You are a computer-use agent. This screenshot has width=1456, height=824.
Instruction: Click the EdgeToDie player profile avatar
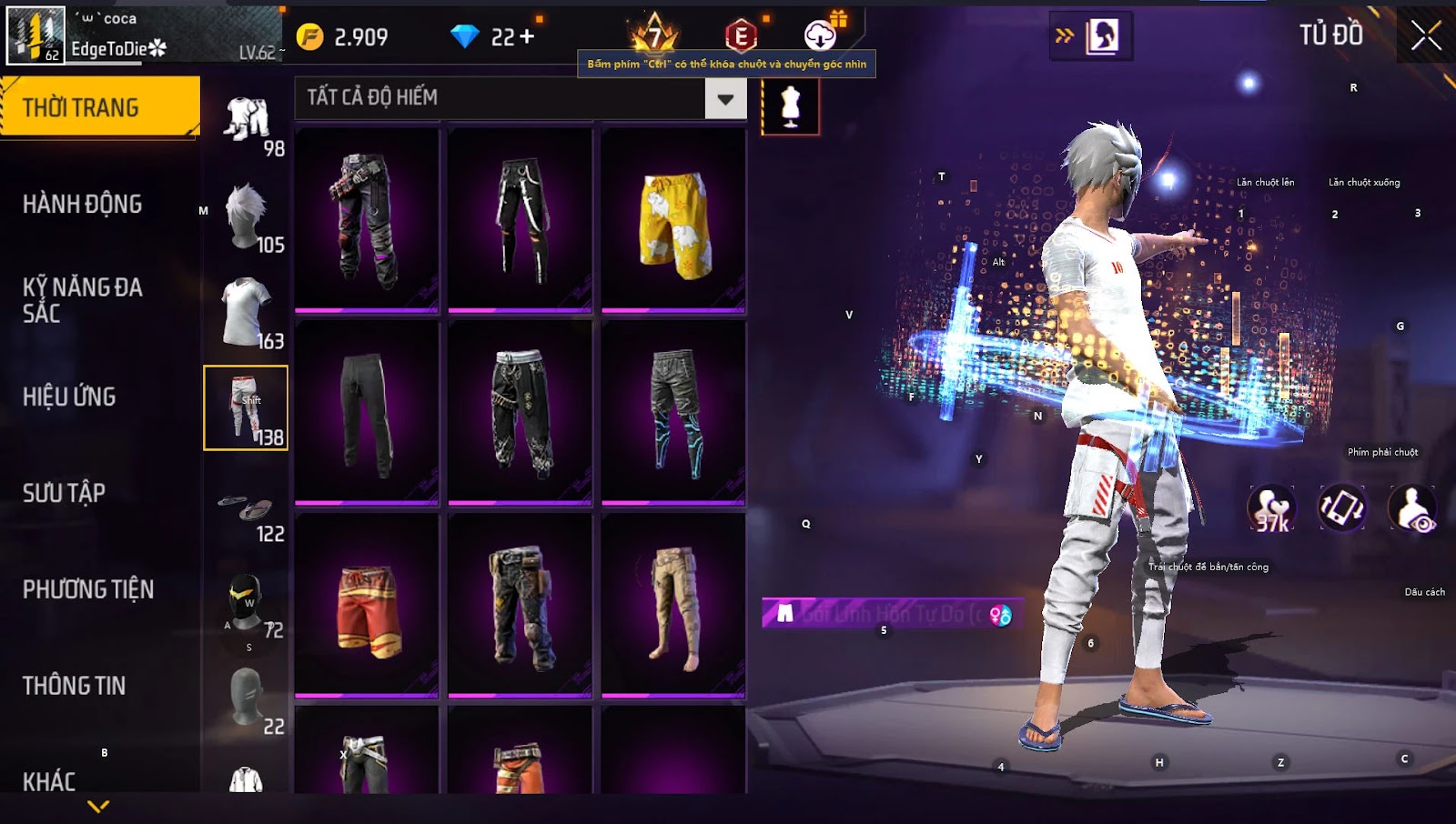click(x=35, y=35)
